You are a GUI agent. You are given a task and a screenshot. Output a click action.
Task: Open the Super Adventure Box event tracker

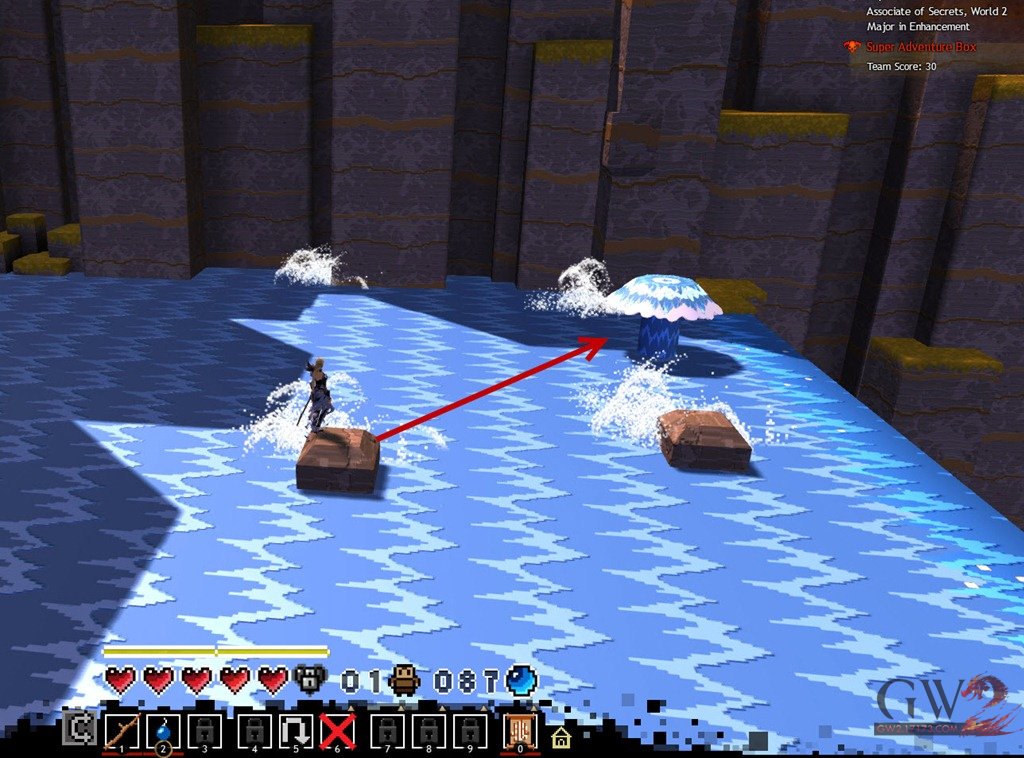coord(921,47)
